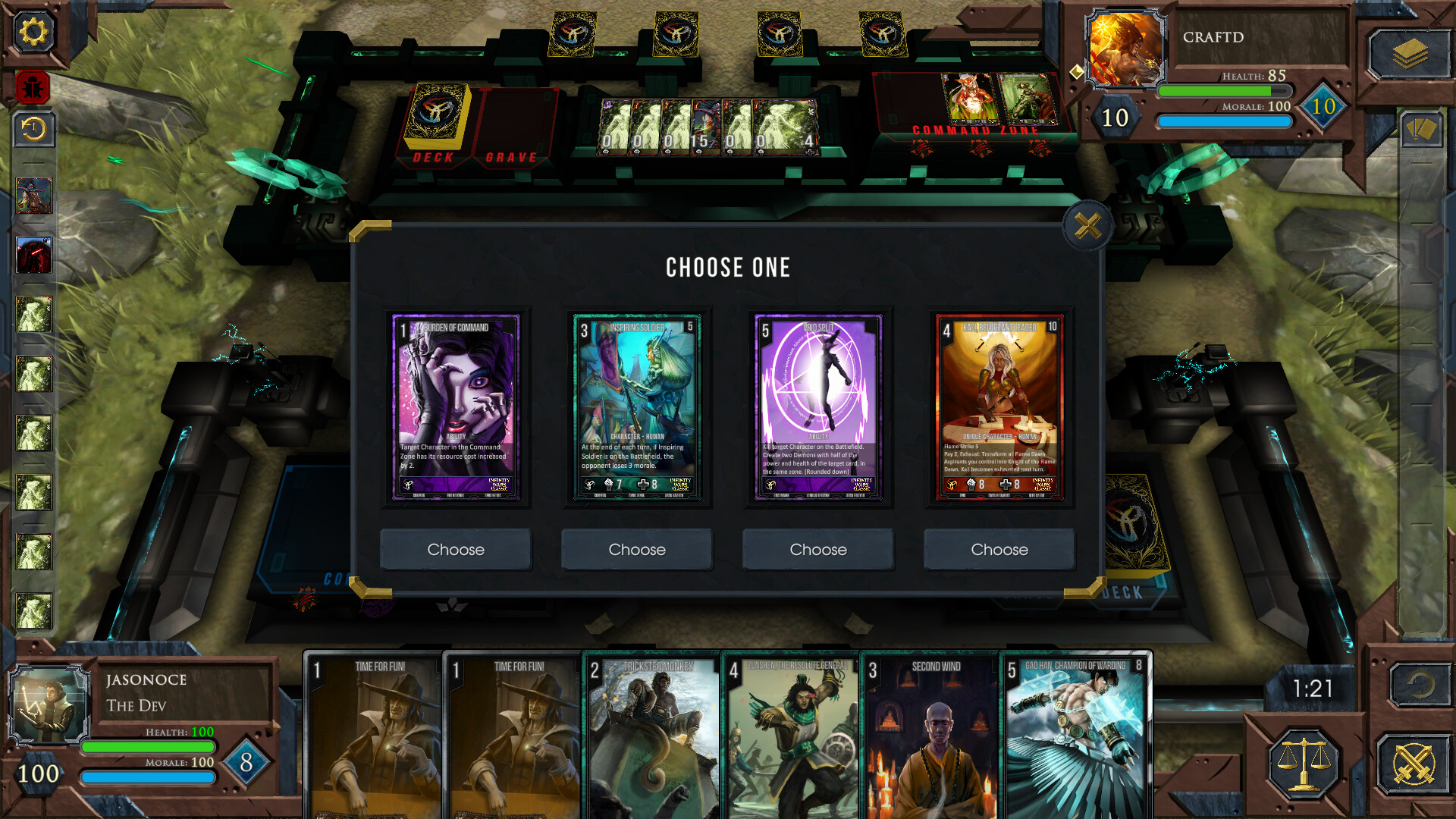Choose the Burden of Command card
Image resolution: width=1456 pixels, height=819 pixels.
pyautogui.click(x=455, y=549)
